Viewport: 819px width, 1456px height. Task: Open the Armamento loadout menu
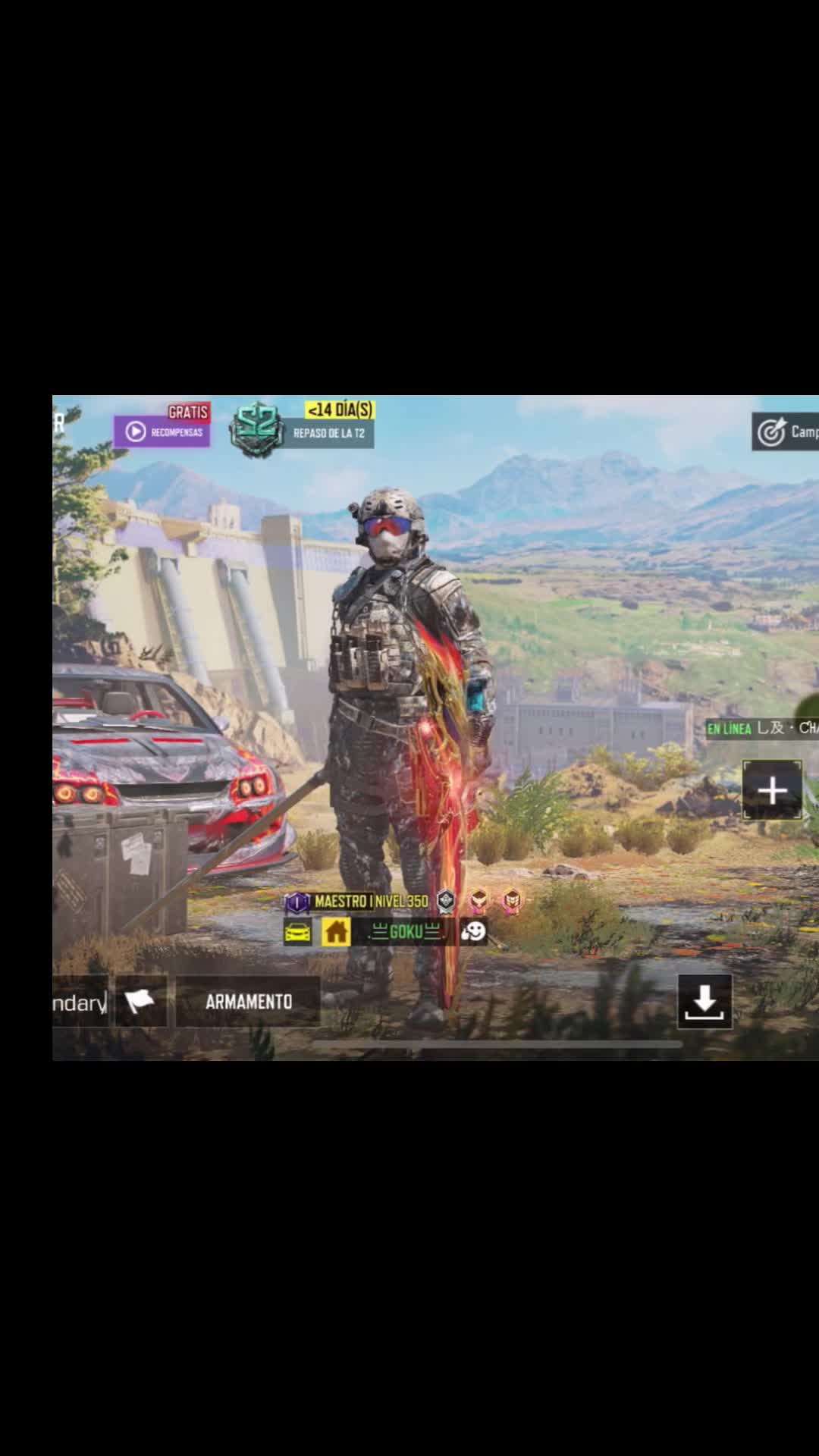(248, 1002)
